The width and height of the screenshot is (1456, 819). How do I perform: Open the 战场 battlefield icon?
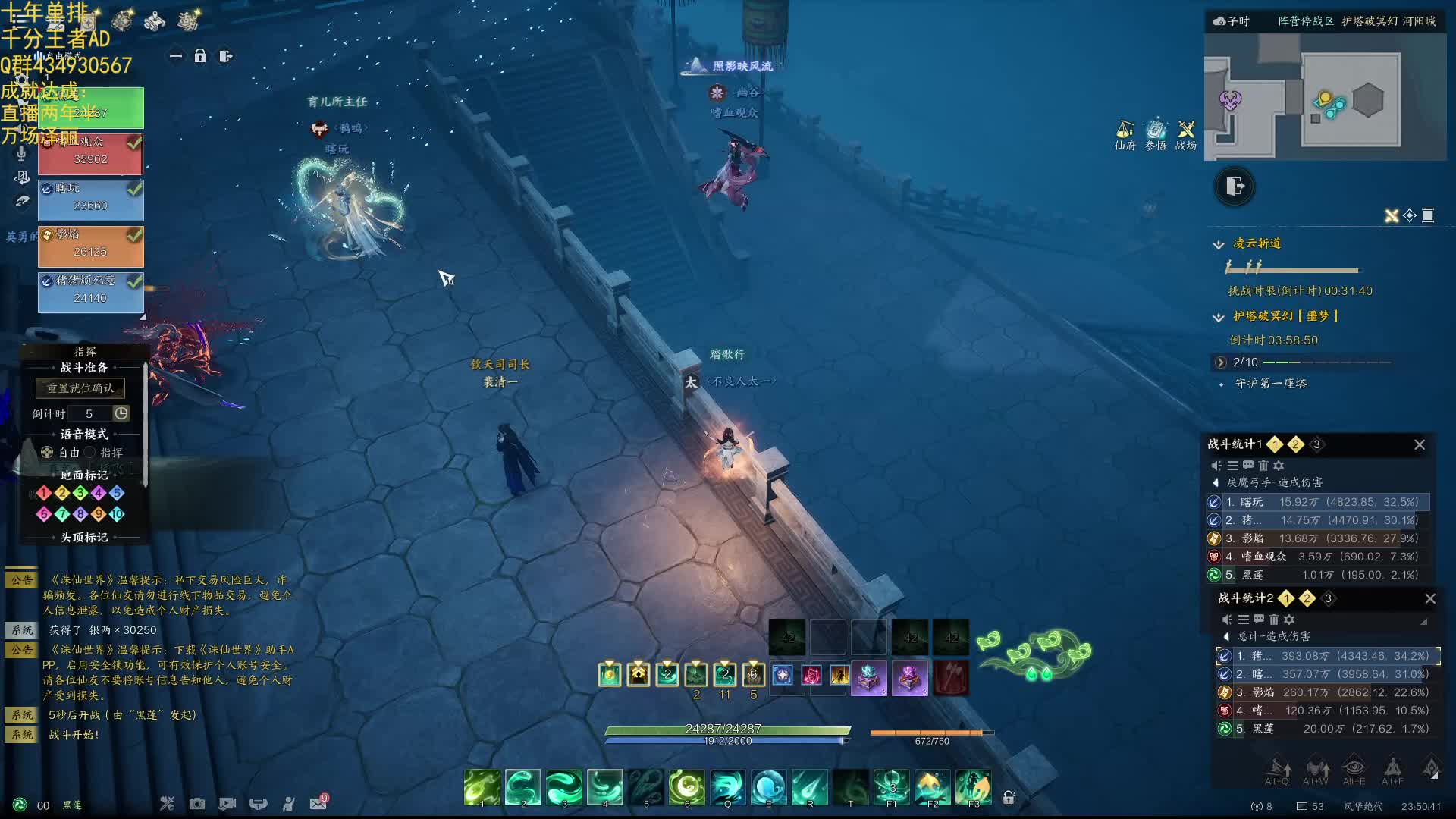pyautogui.click(x=1186, y=135)
